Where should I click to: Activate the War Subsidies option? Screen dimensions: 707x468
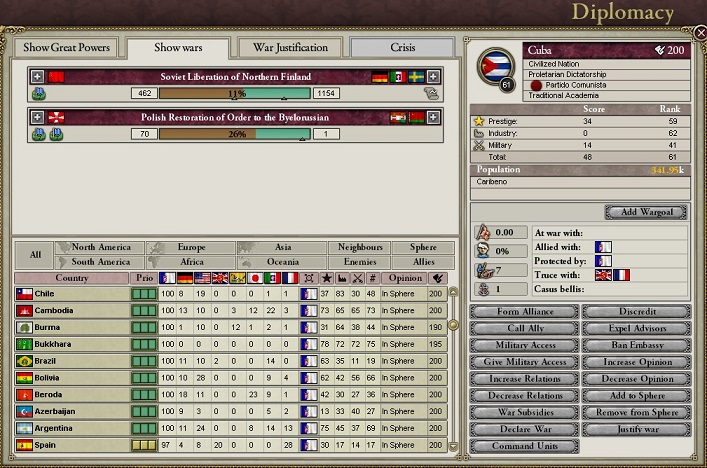524,412
